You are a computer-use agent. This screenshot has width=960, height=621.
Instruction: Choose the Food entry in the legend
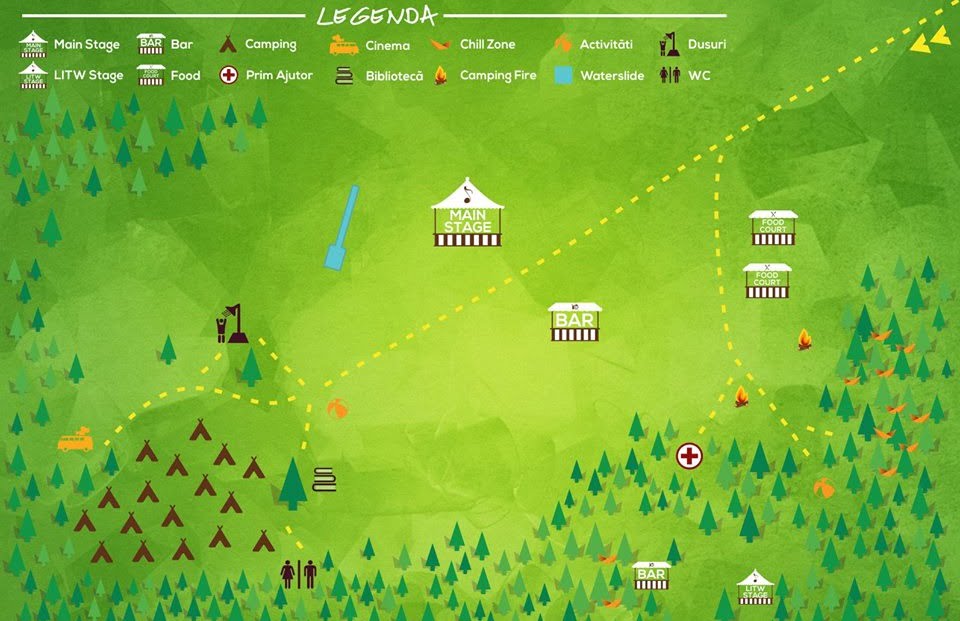click(170, 75)
